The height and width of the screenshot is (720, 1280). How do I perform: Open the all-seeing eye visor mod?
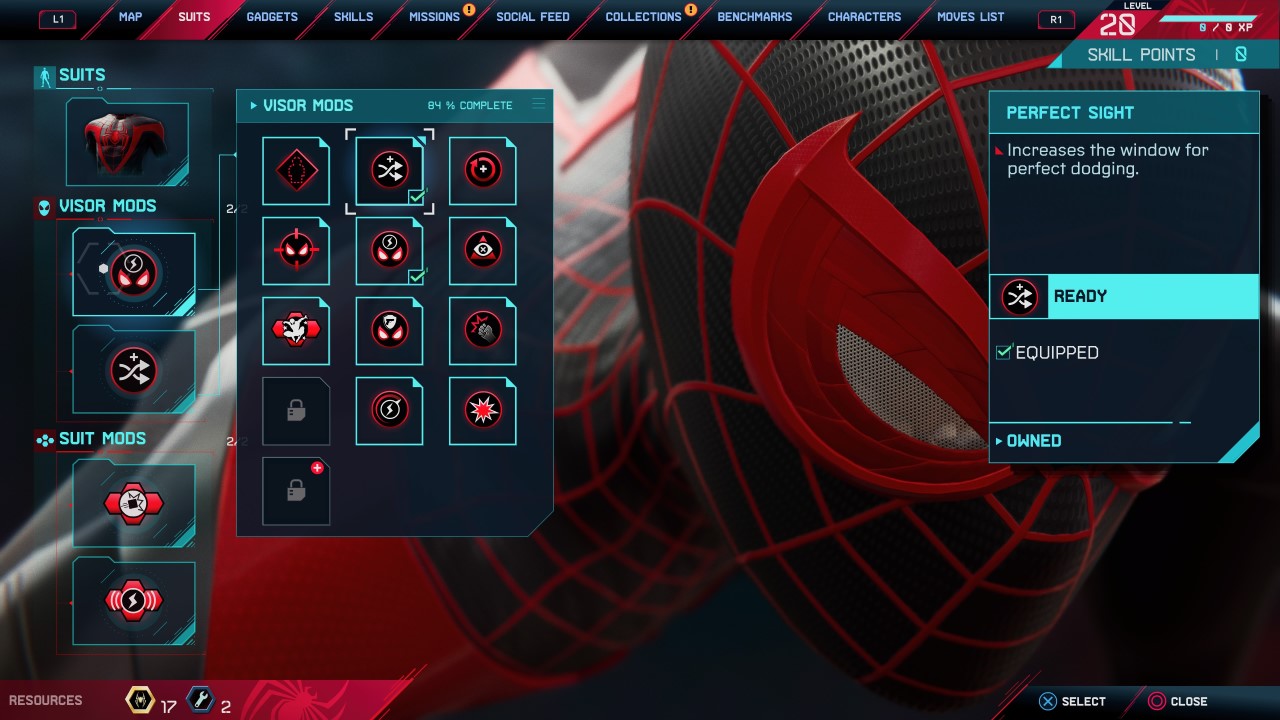482,250
